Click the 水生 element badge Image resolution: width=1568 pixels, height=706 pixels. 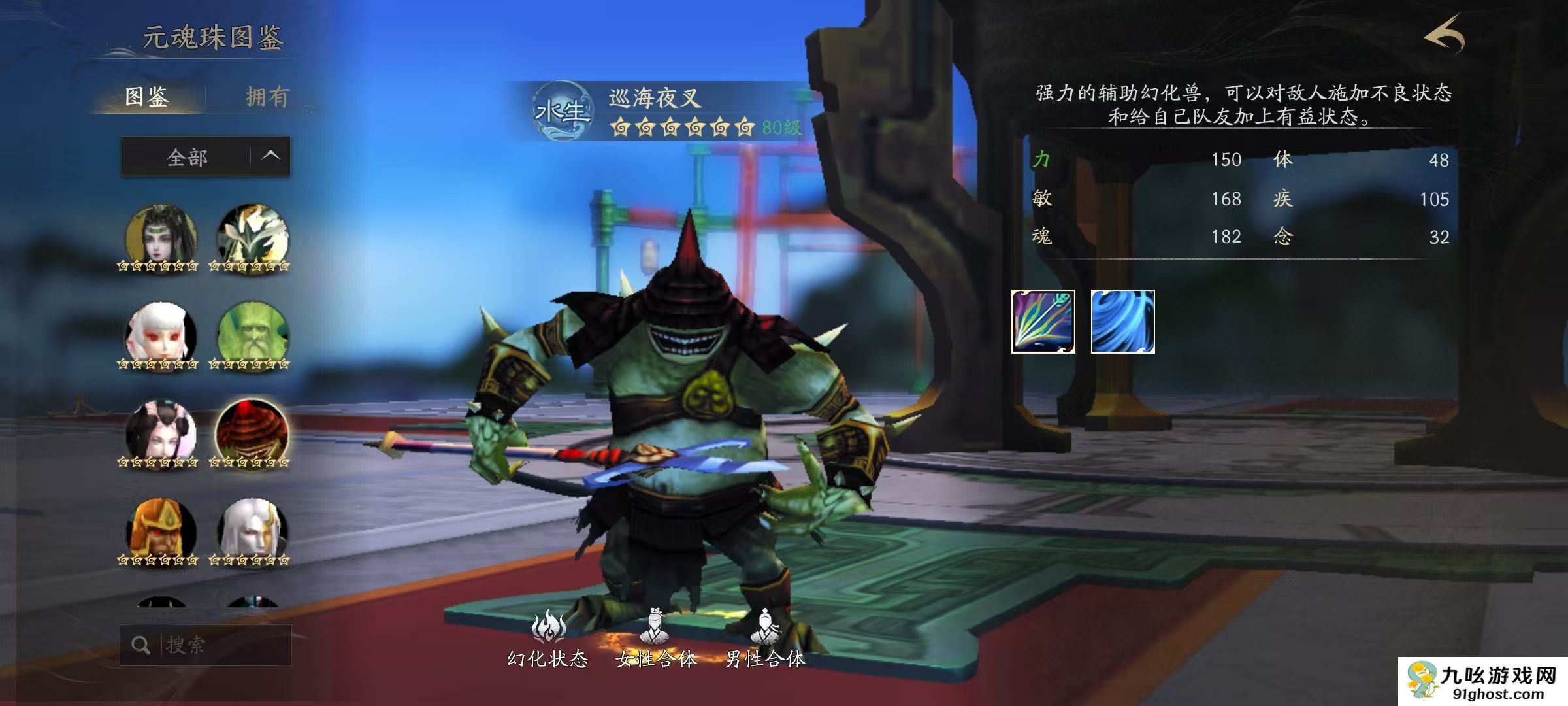561,112
